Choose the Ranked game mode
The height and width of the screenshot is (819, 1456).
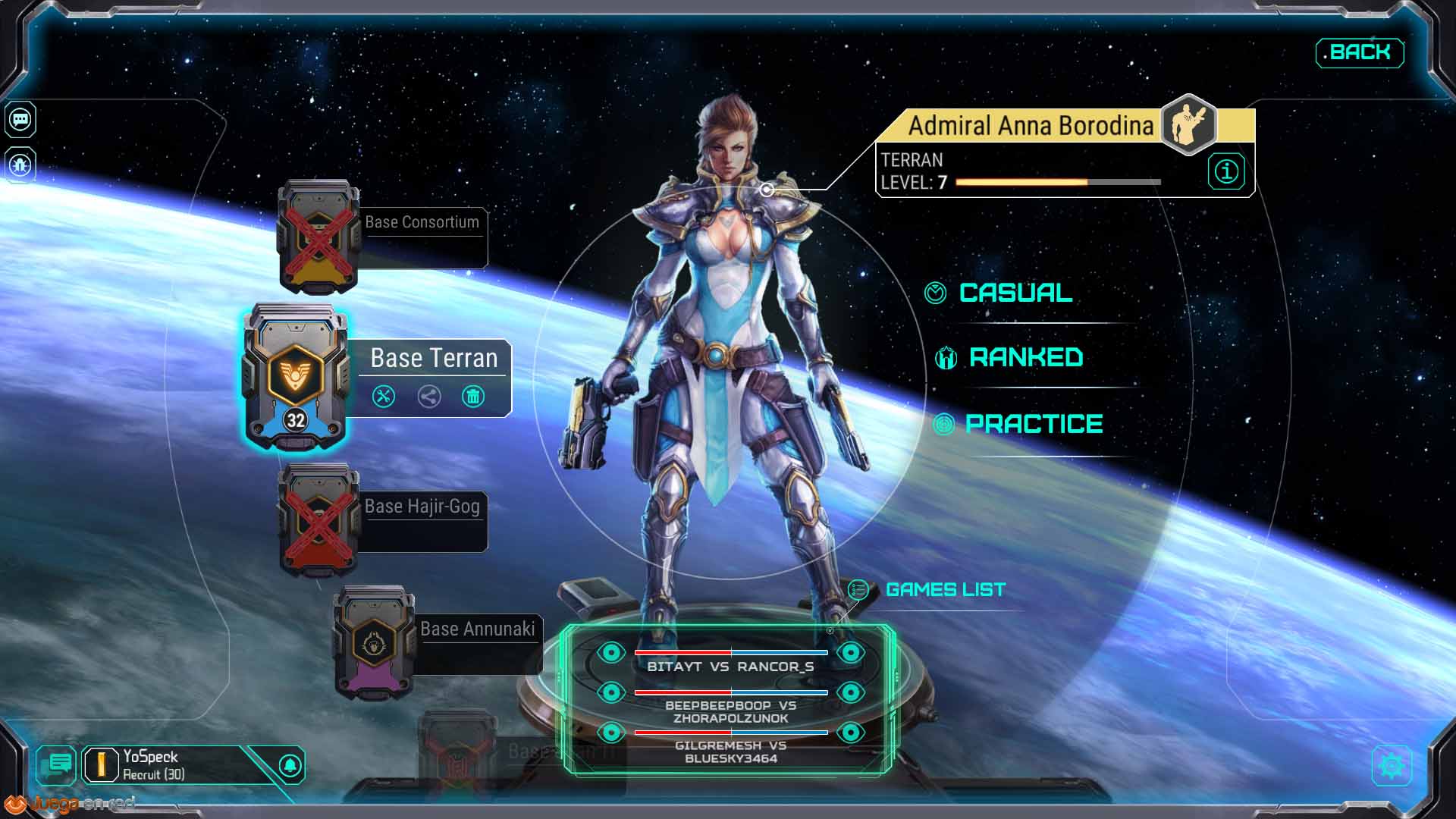click(x=1025, y=357)
